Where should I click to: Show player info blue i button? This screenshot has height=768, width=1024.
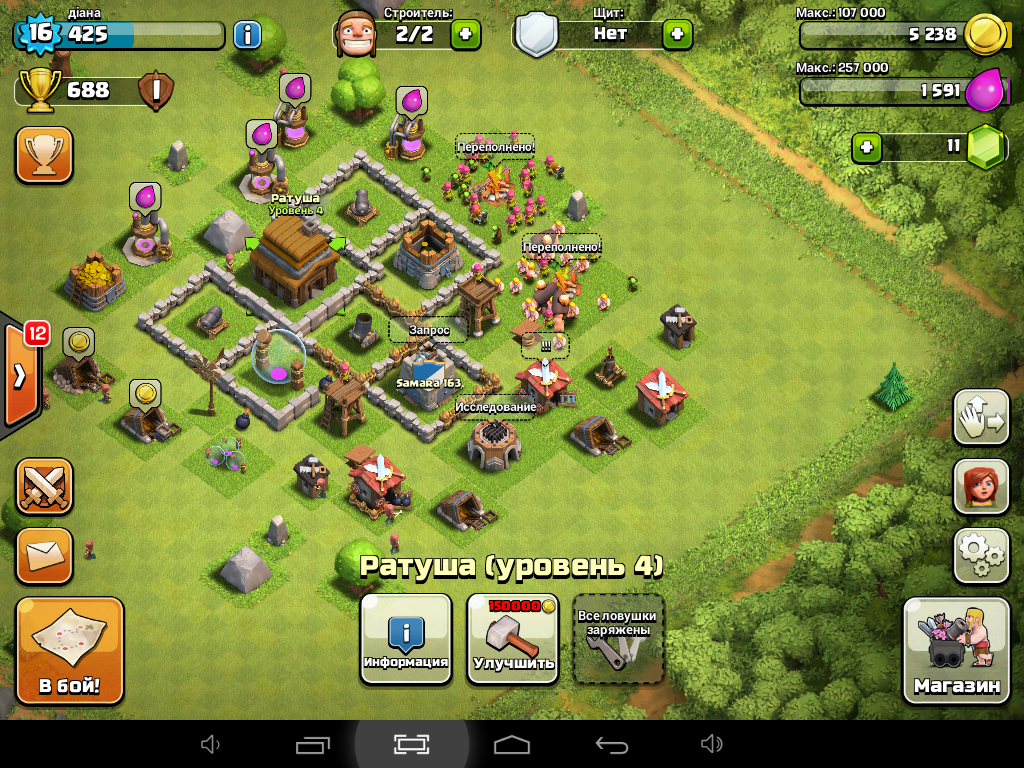pos(247,35)
